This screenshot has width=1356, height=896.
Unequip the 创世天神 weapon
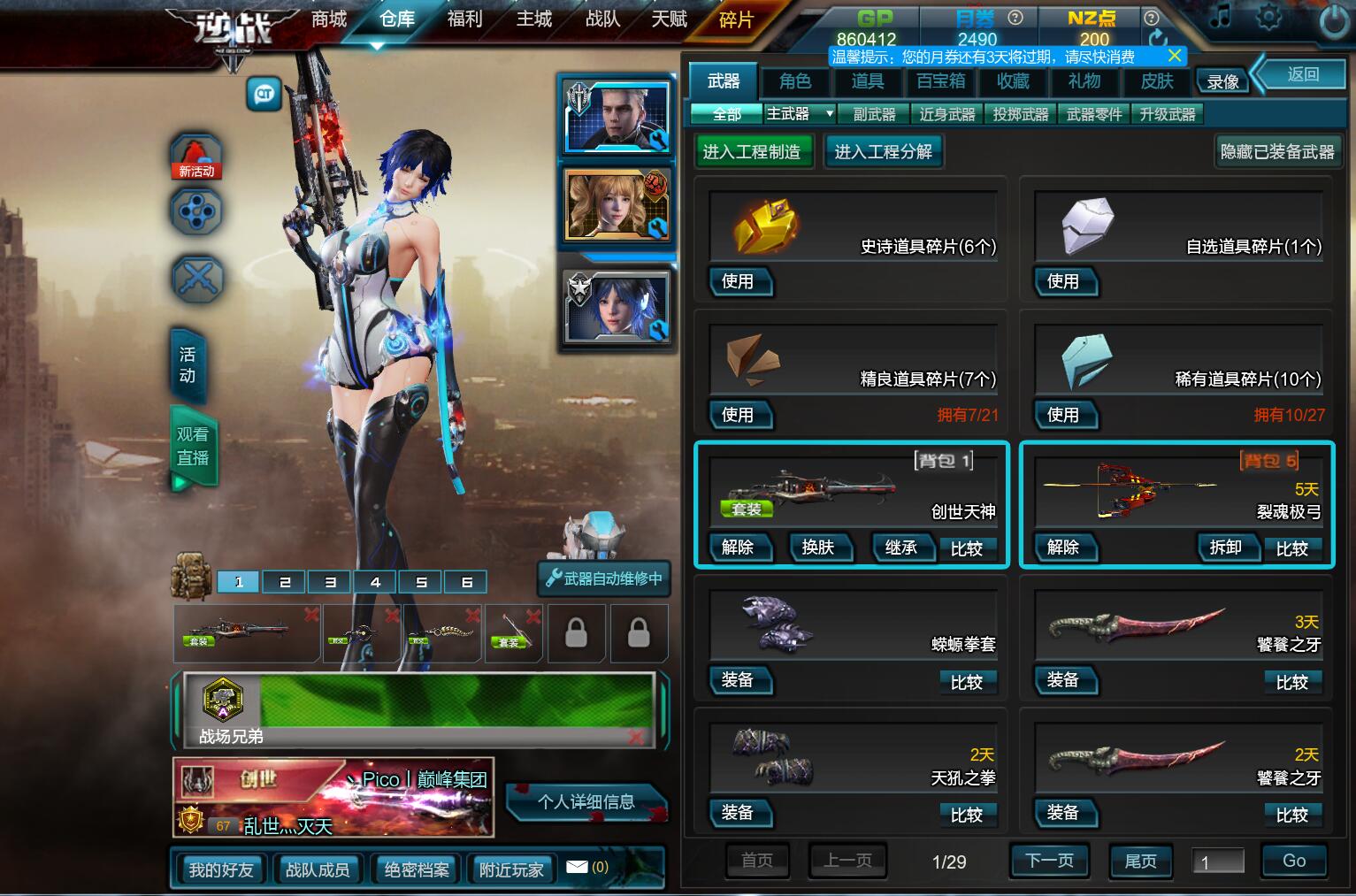pos(739,548)
